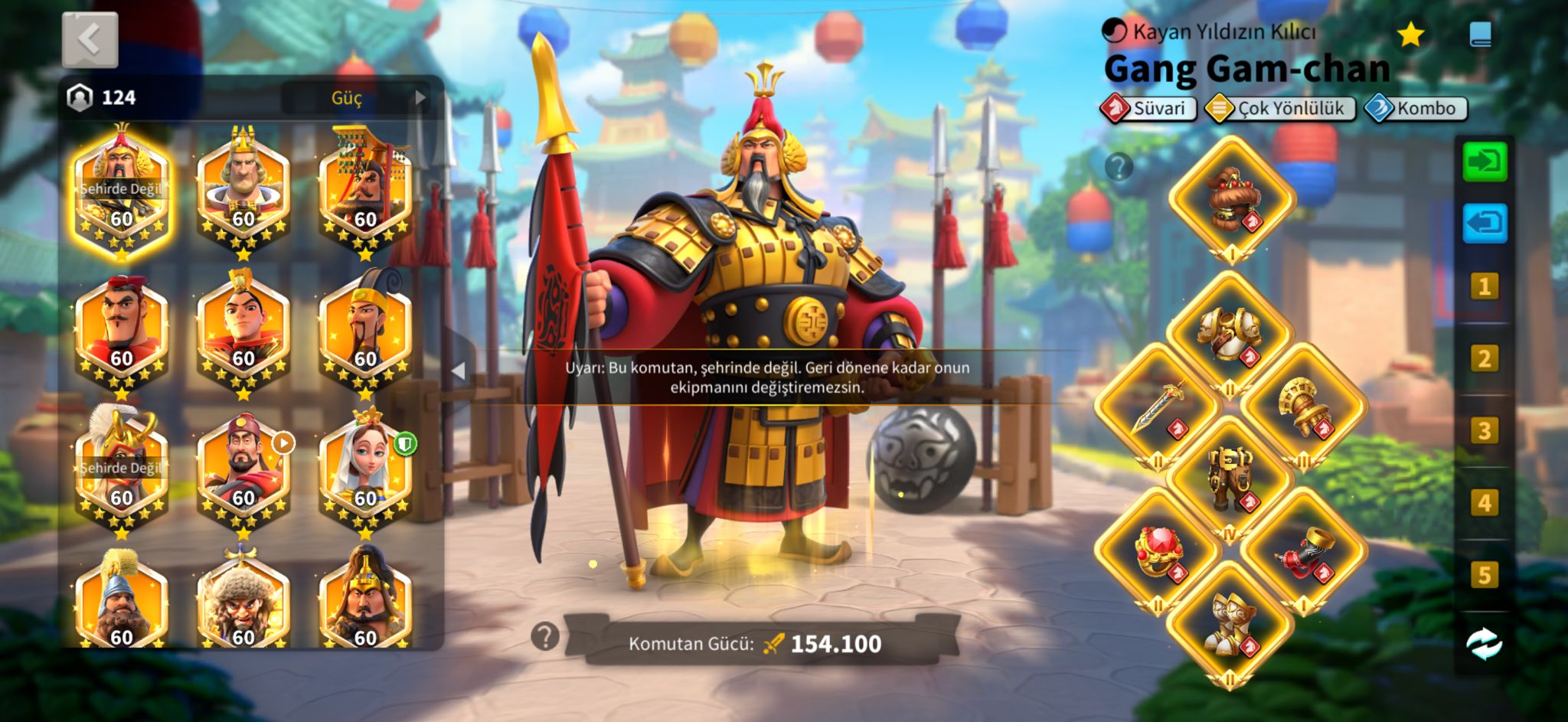The height and width of the screenshot is (722, 1568).
Task: Toggle the favorite star for Gang Gam-chan
Action: [x=1410, y=34]
